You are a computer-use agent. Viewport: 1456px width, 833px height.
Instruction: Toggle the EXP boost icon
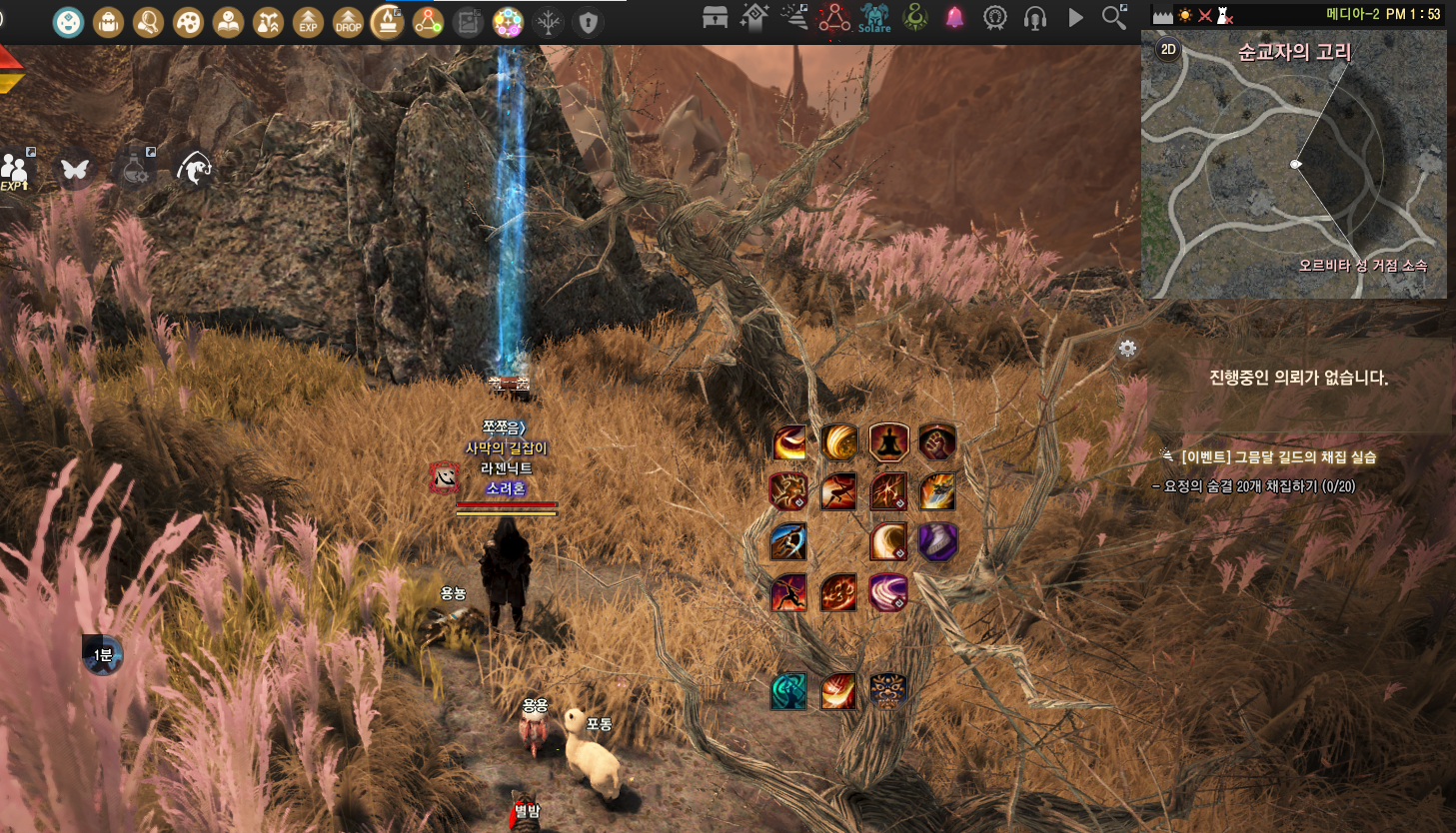308,21
